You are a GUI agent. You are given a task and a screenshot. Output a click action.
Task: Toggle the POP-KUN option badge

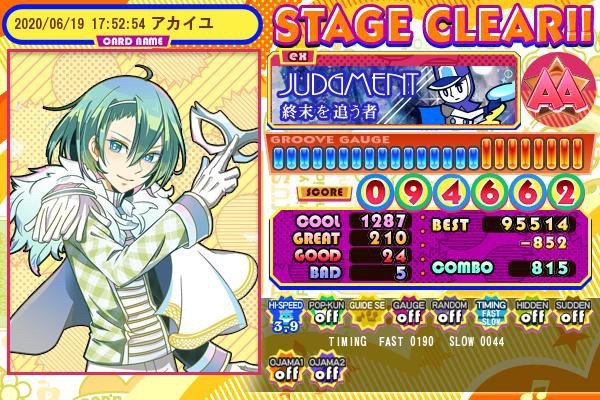point(325,315)
